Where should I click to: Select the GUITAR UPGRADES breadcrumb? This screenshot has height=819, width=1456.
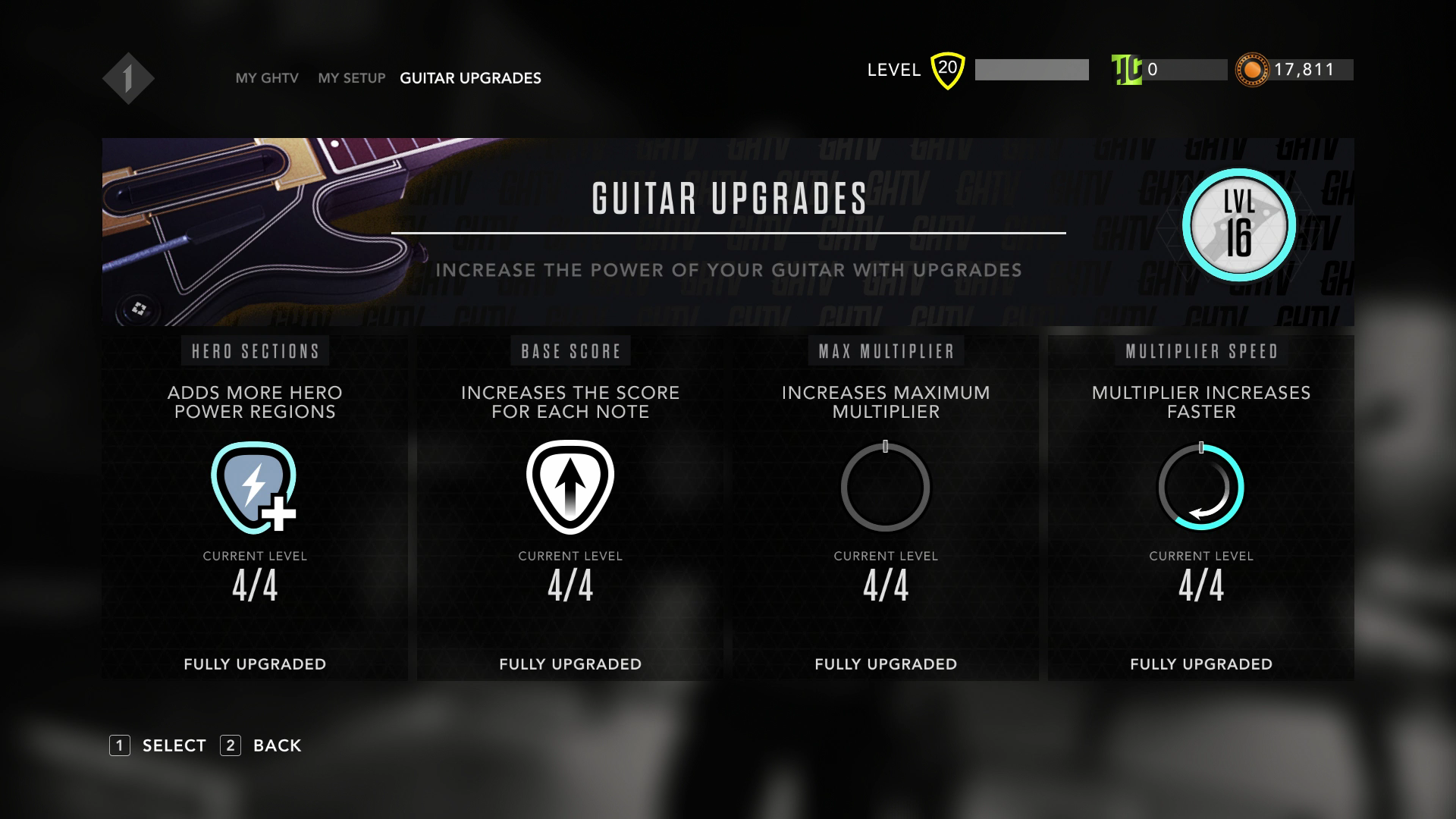[x=470, y=78]
